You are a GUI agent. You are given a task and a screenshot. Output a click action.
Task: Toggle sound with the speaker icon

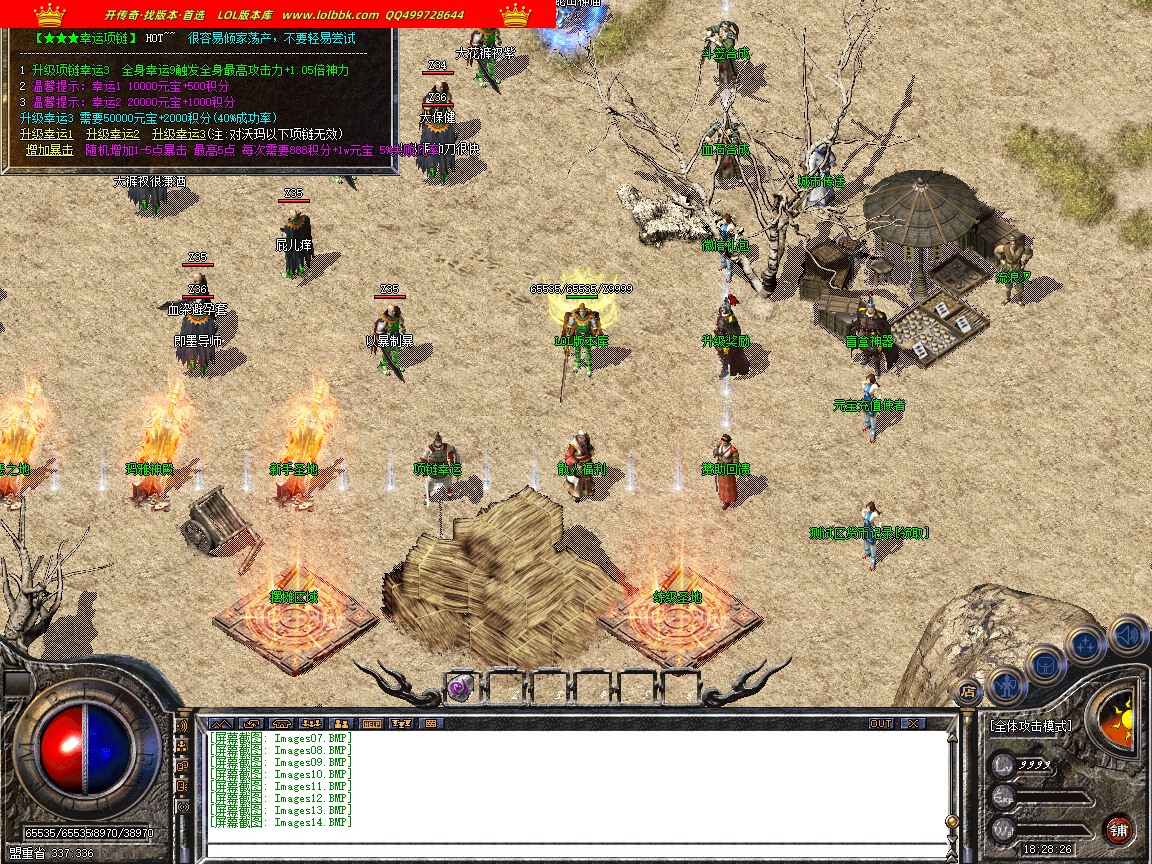(x=1127, y=634)
